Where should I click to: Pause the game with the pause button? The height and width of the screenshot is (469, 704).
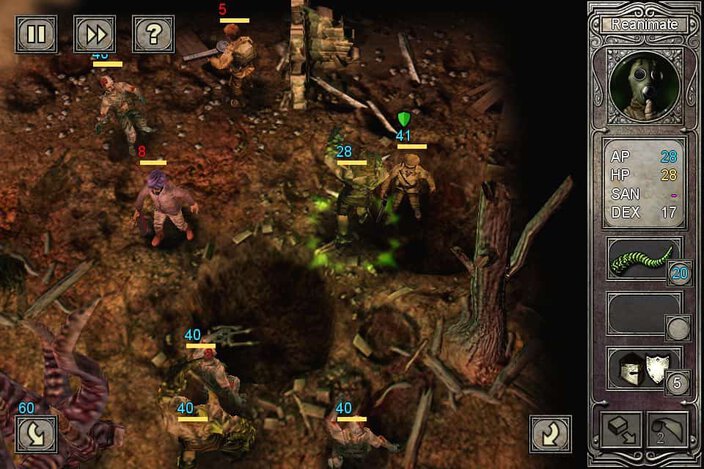[x=36, y=34]
